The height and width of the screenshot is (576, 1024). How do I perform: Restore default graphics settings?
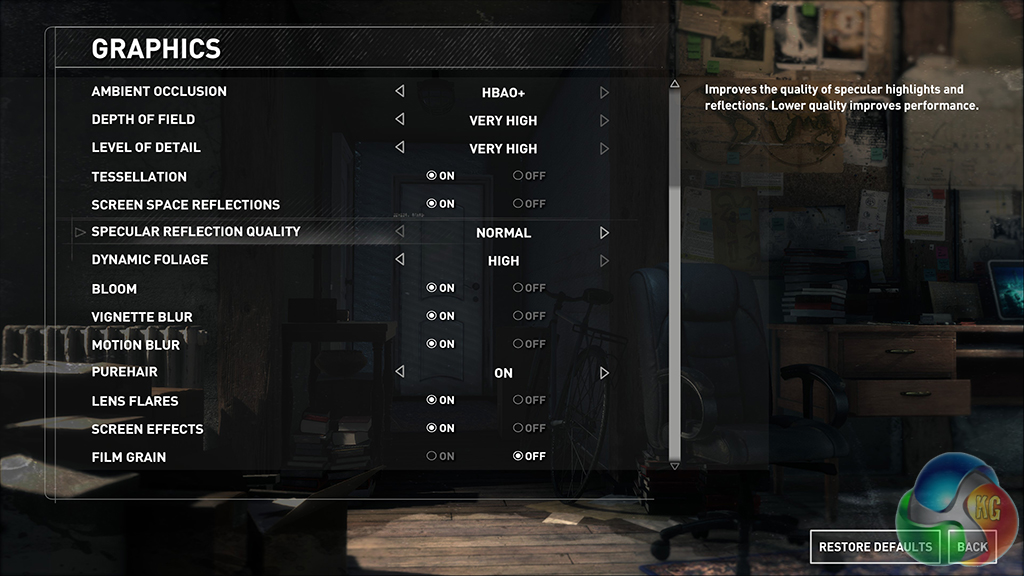875,546
